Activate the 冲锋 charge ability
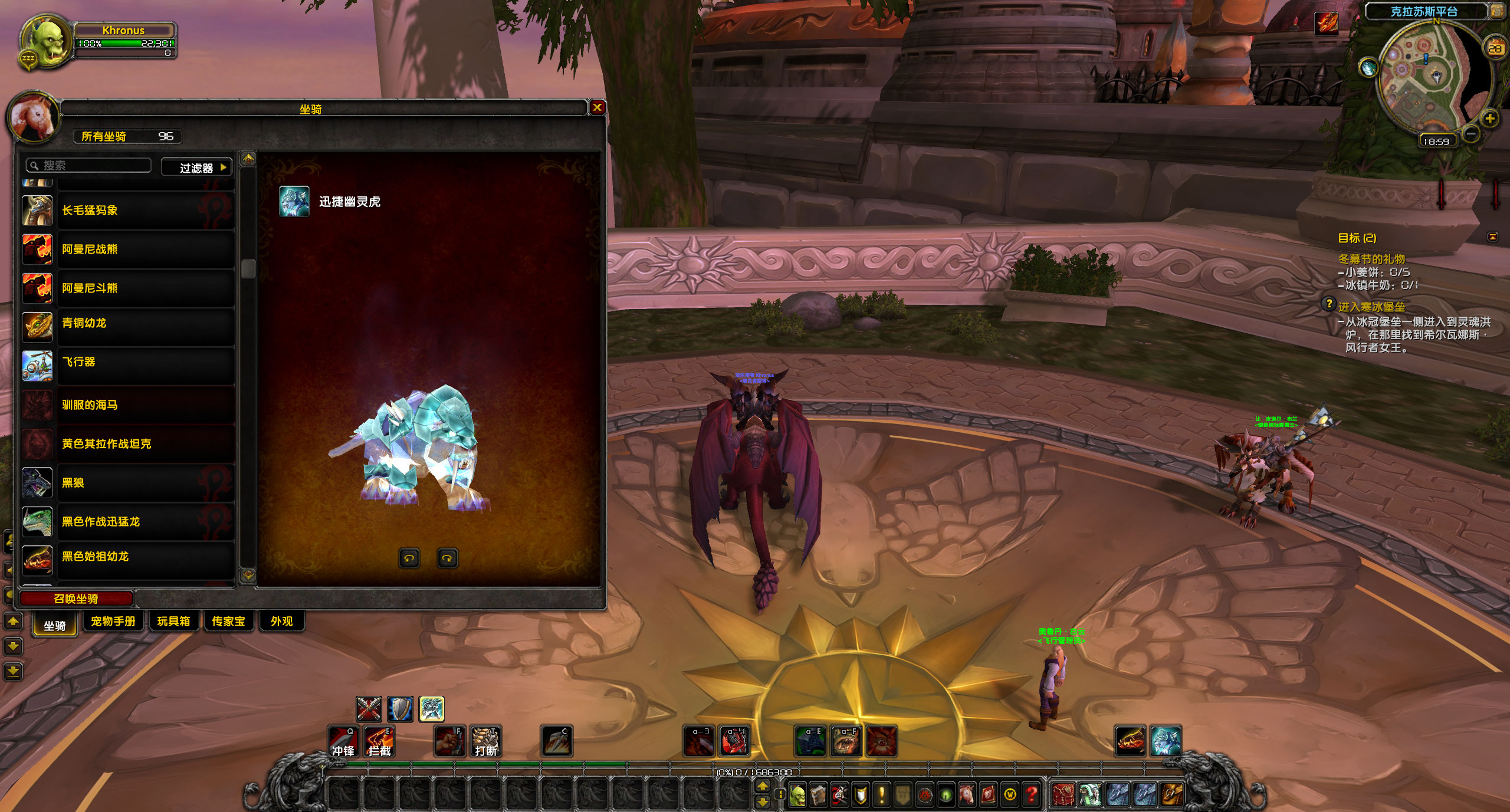 343,741
